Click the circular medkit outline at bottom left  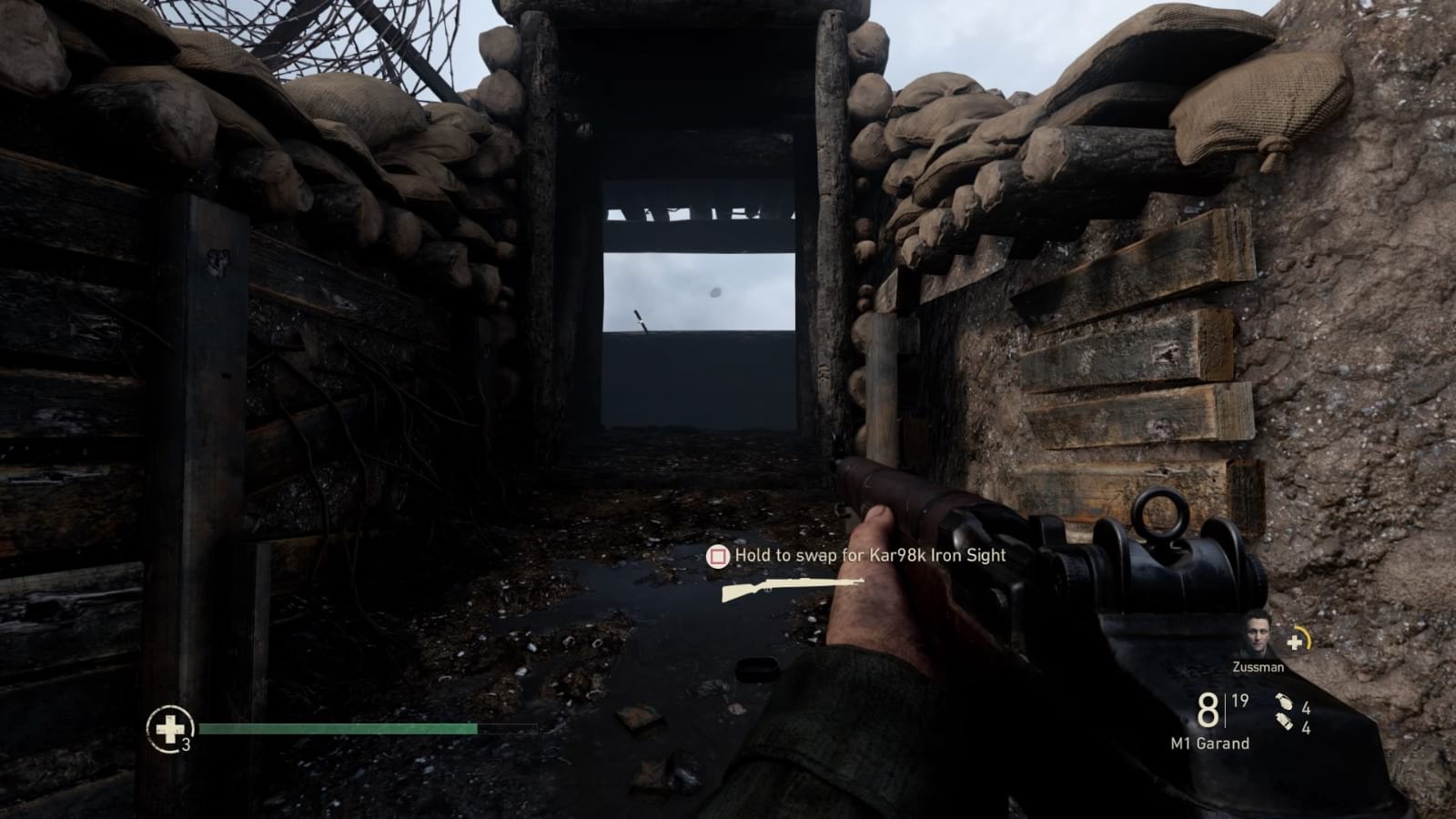click(x=169, y=728)
